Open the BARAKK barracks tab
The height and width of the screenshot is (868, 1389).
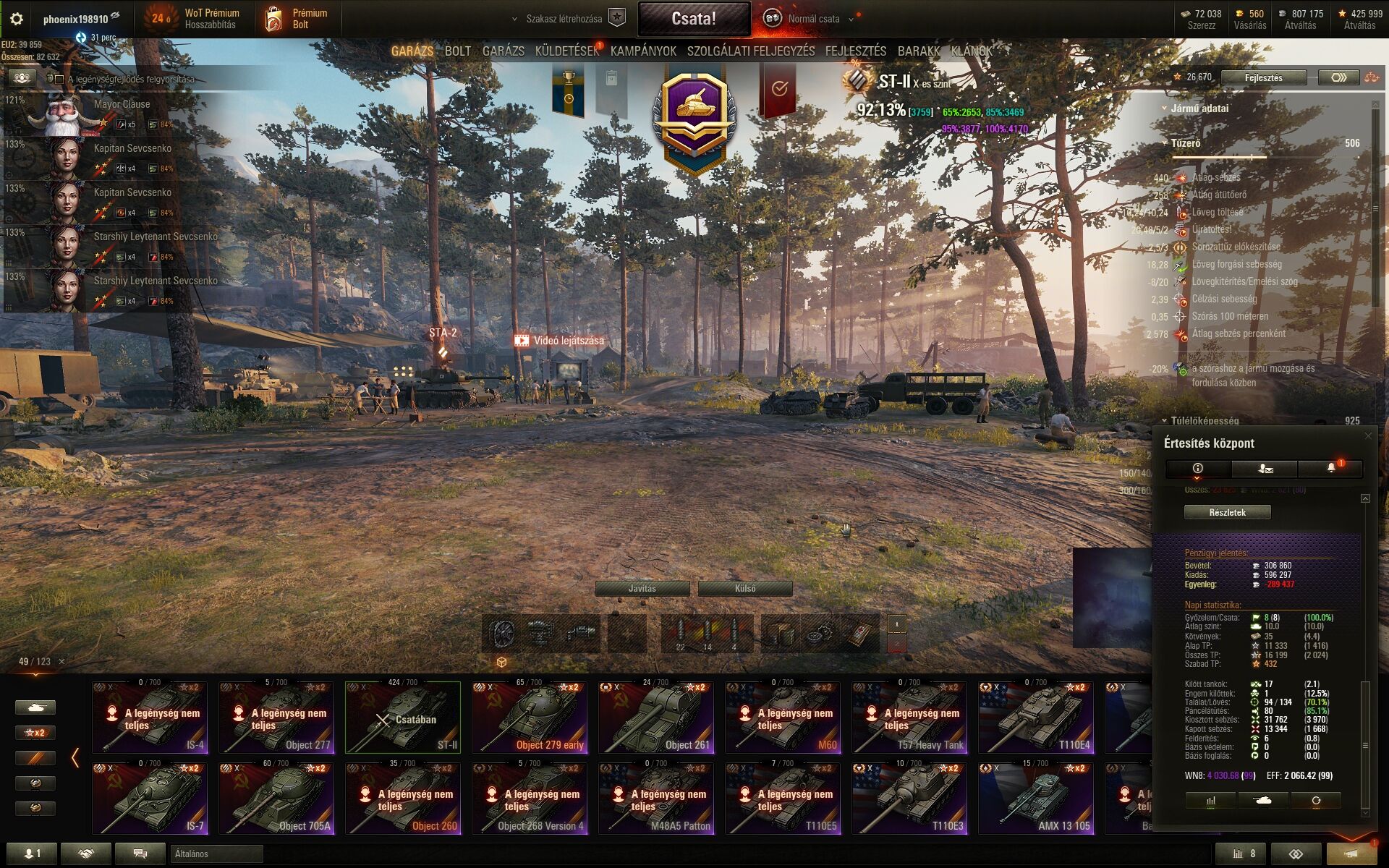coord(918,51)
